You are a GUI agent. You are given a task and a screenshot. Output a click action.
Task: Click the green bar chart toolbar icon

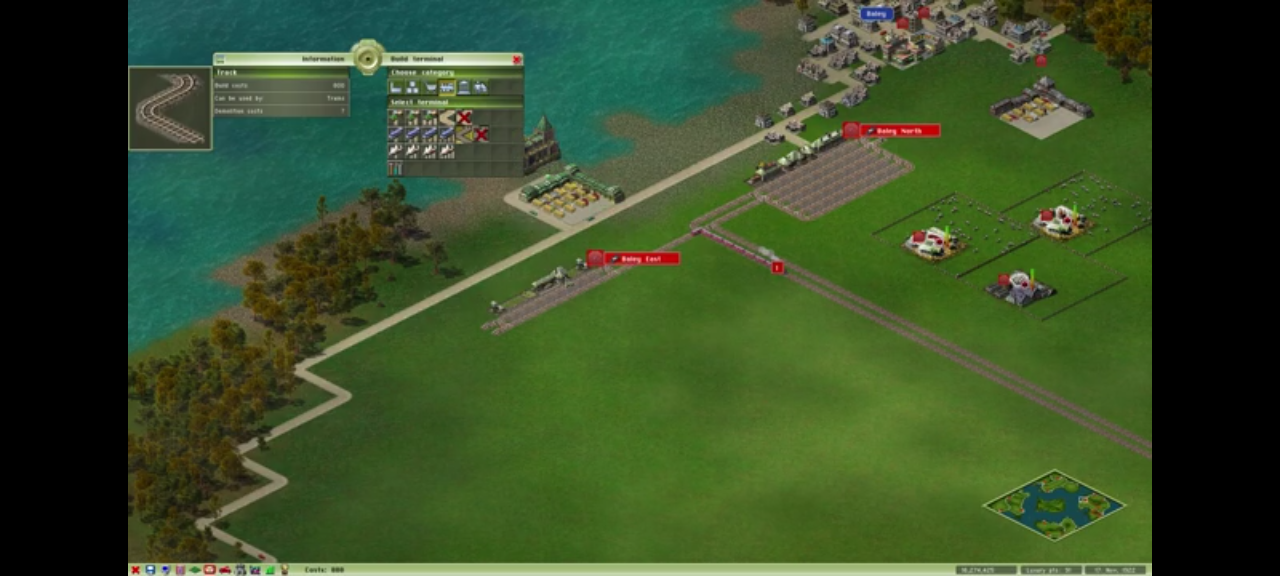point(270,570)
